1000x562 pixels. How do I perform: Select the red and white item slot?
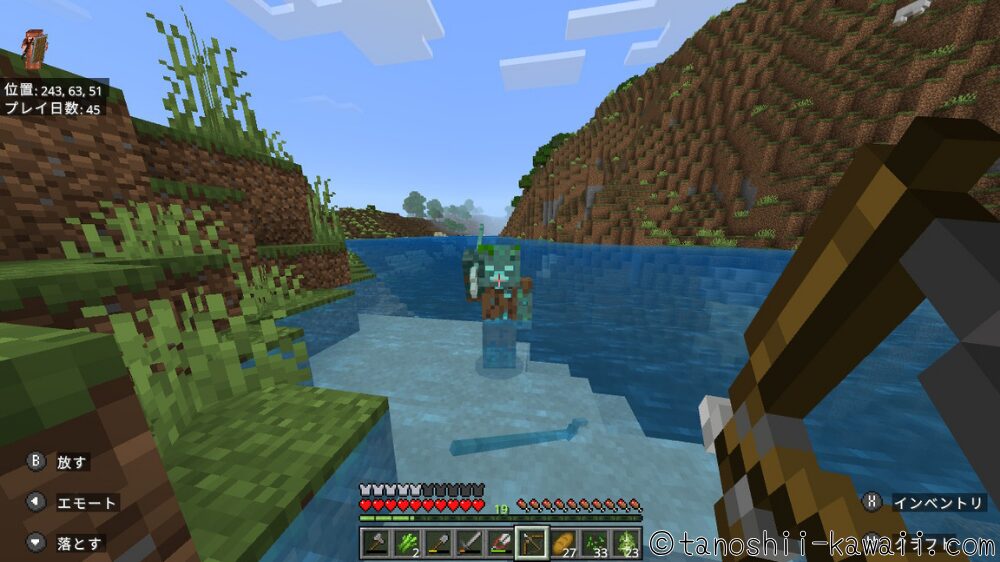500,542
